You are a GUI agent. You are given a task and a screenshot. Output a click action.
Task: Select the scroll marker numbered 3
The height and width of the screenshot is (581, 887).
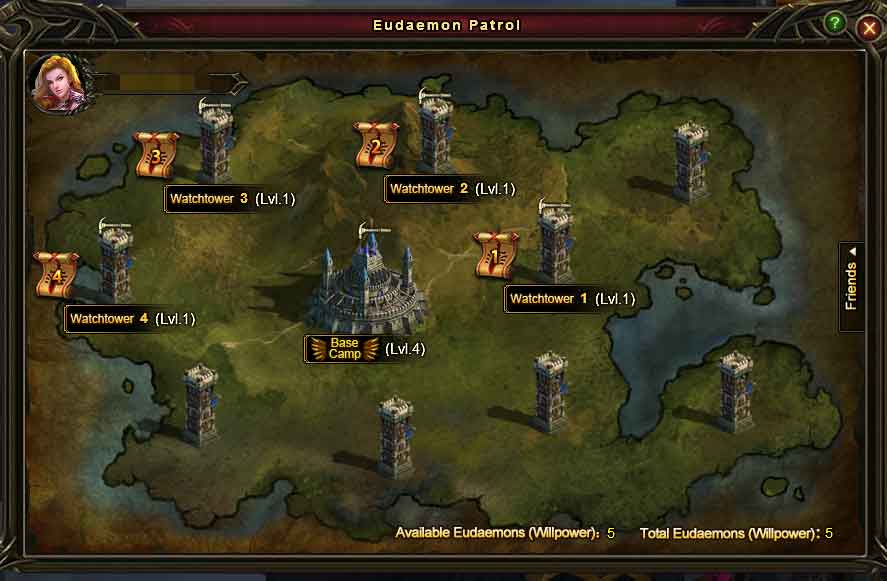156,156
